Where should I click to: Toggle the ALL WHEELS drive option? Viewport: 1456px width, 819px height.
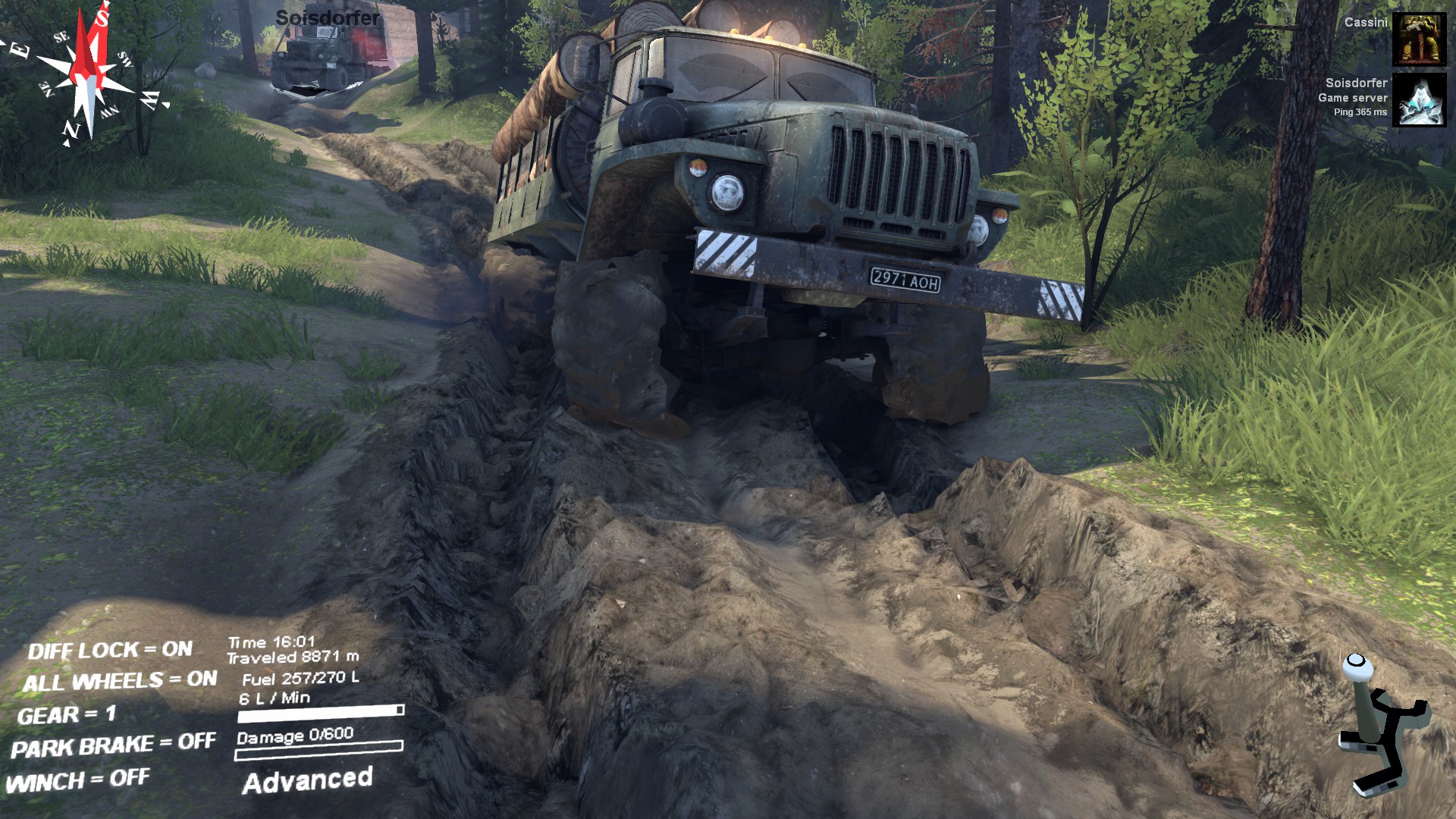click(119, 681)
